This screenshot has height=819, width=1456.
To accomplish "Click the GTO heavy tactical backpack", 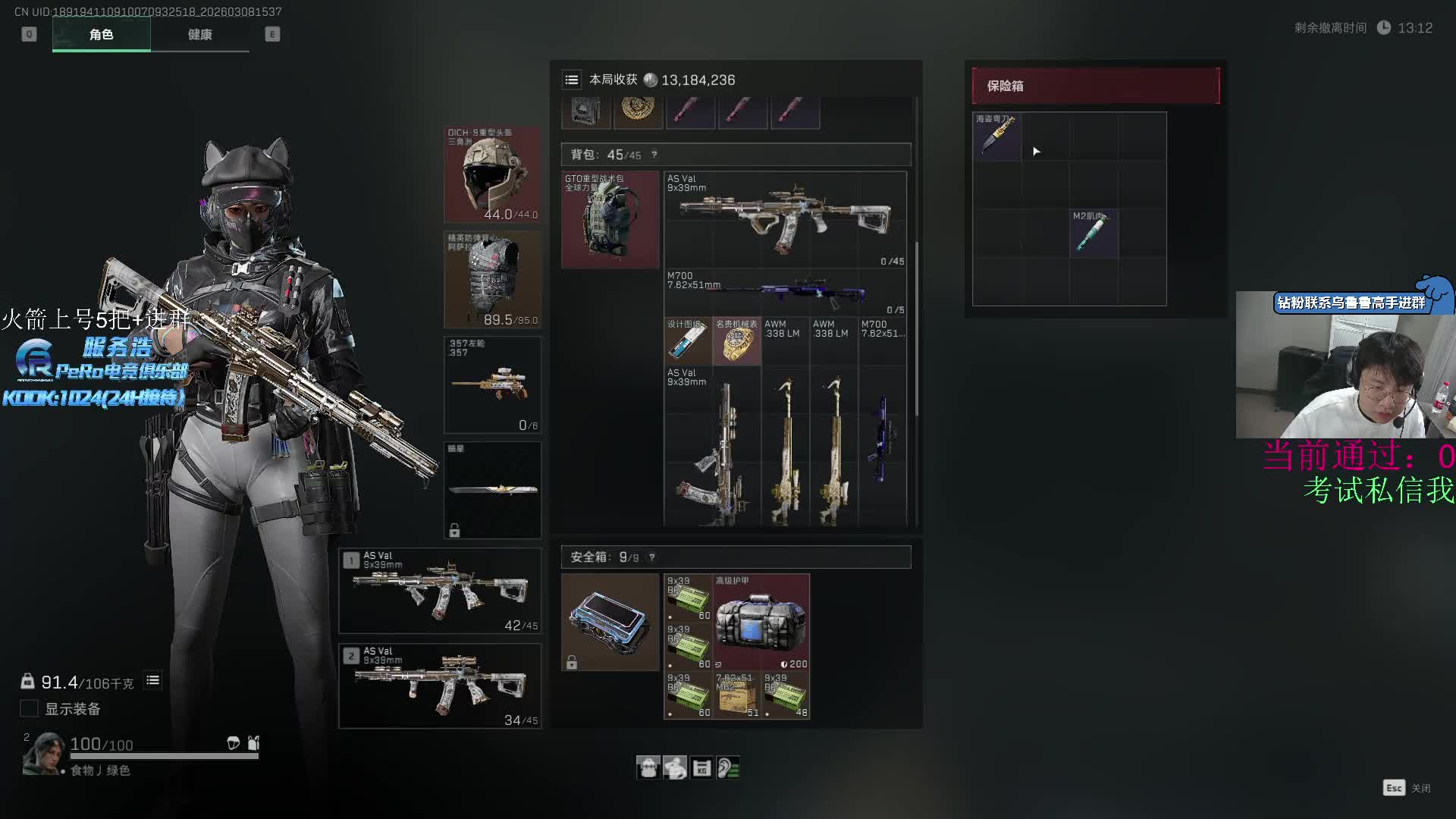I will coord(610,220).
